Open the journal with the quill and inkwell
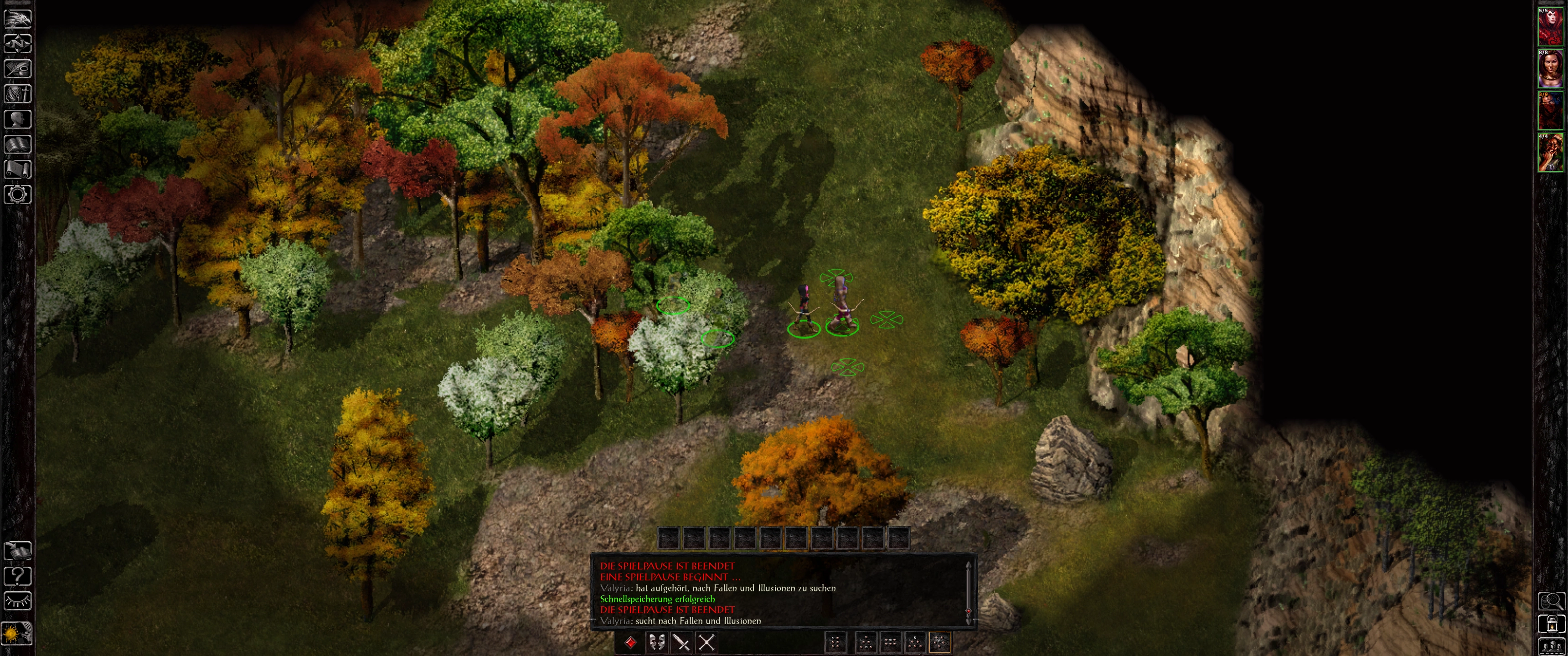This screenshot has width=1568, height=656. pos(18,69)
